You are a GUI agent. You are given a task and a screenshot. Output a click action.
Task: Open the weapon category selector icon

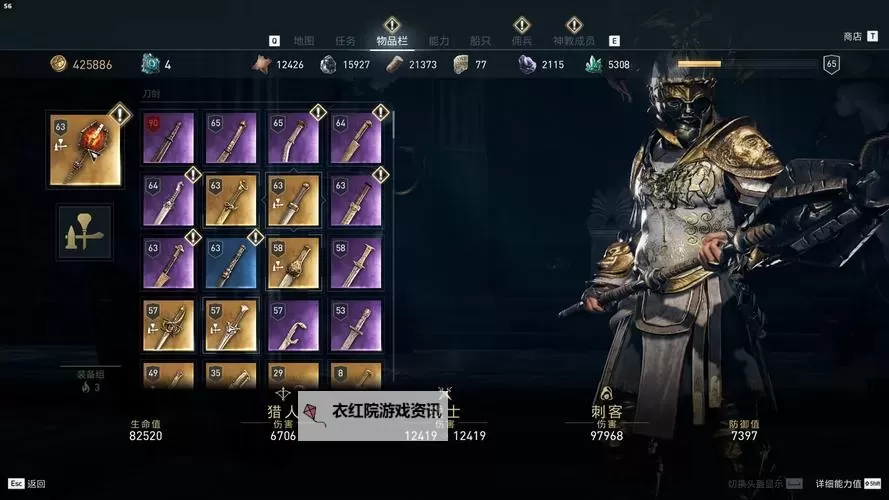[x=85, y=232]
